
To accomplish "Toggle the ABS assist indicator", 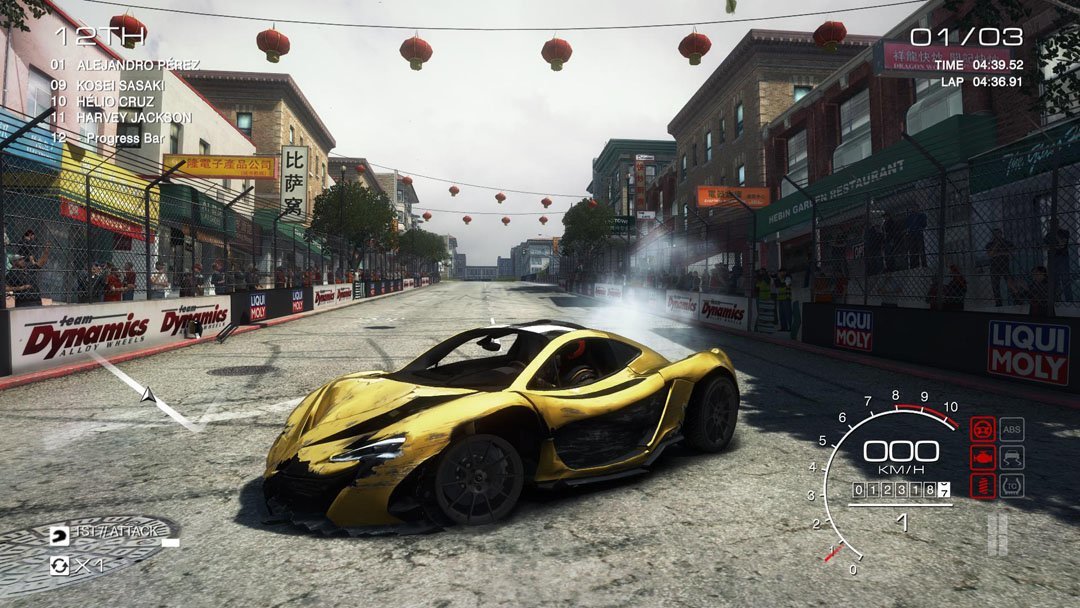I will 1011,429.
